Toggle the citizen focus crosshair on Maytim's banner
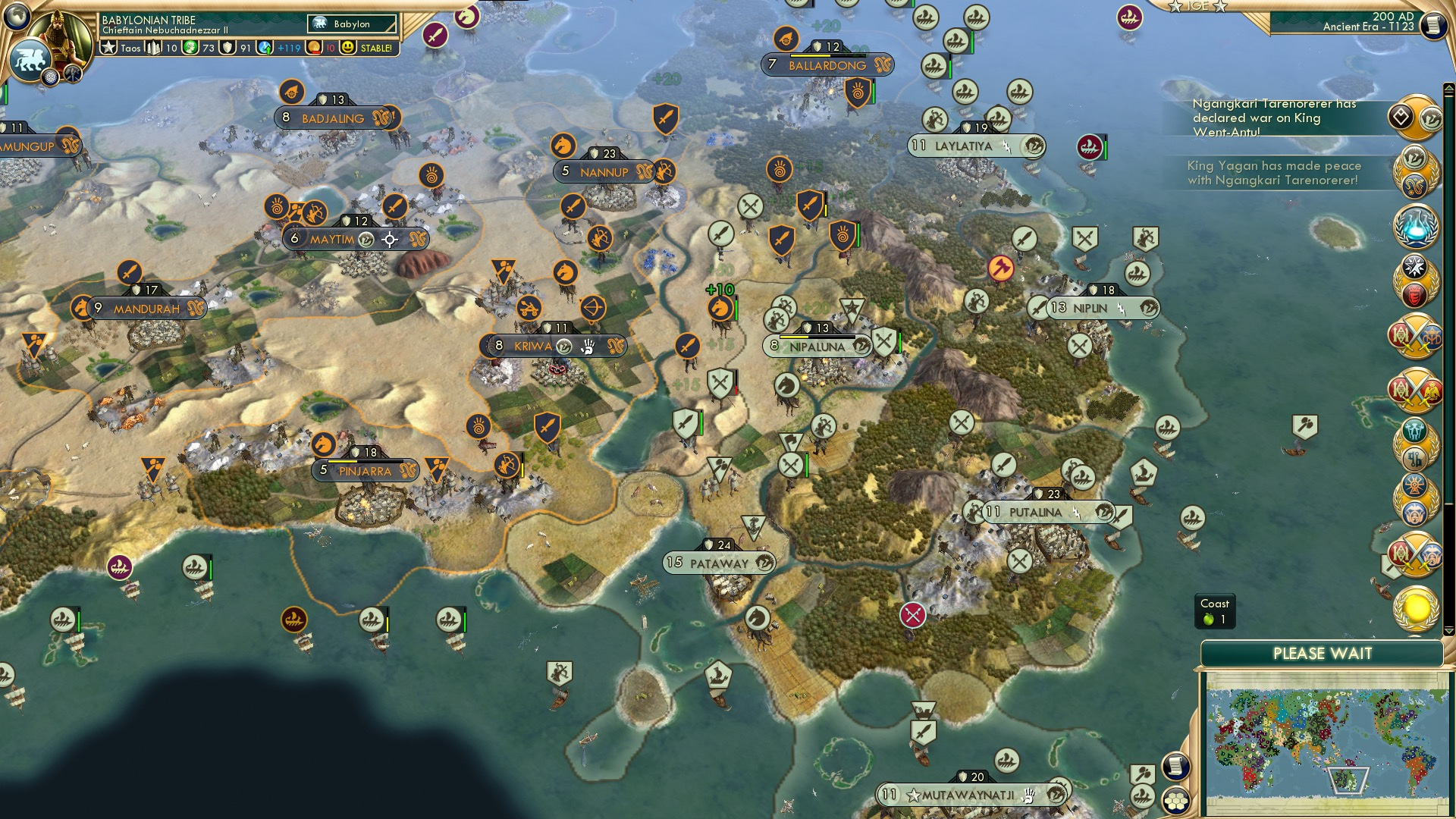Viewport: 1456px width, 819px height. (388, 238)
